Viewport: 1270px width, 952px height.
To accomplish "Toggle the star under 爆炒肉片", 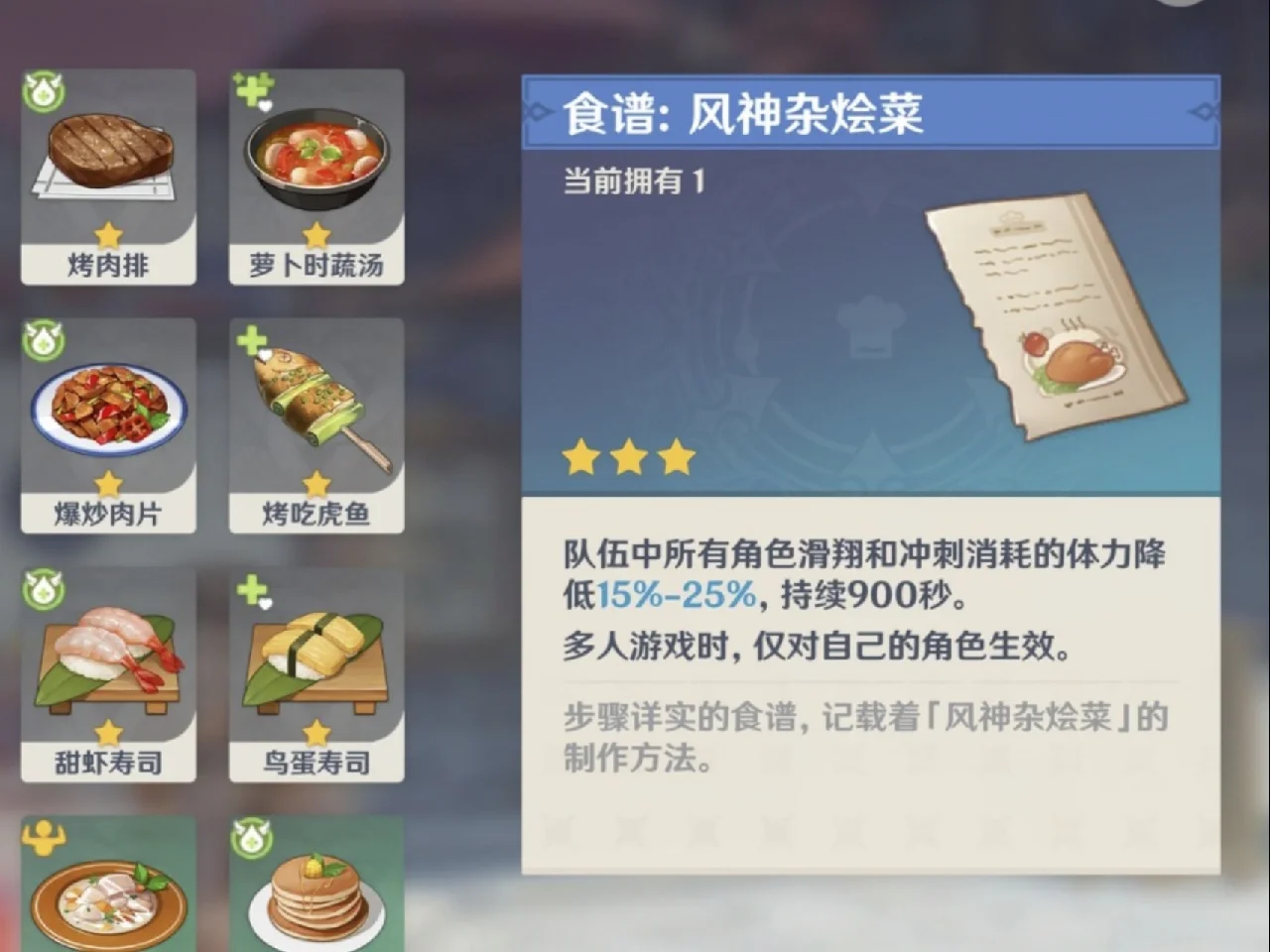I will (x=106, y=483).
